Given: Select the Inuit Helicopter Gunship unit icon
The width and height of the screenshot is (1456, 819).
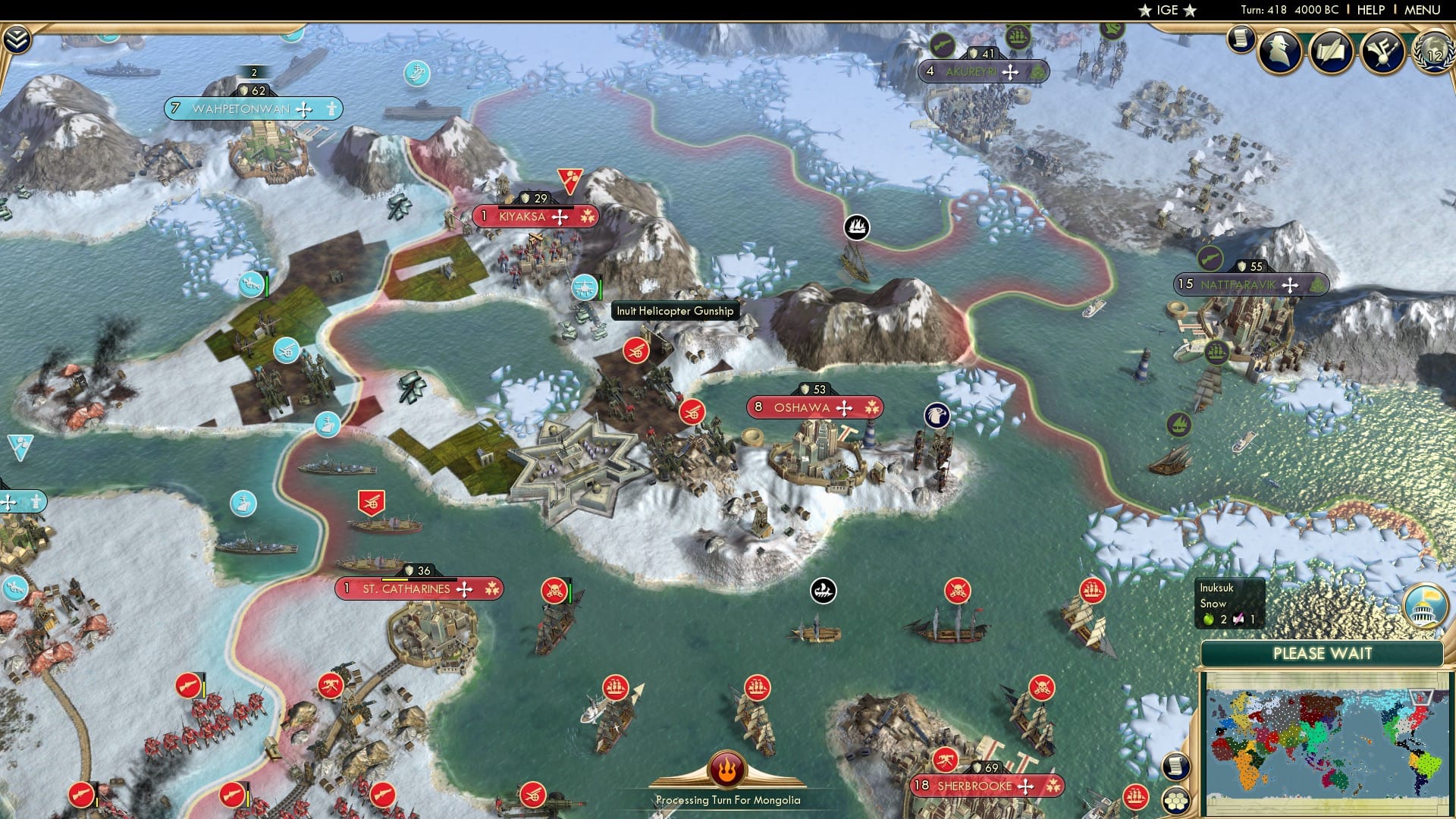Looking at the screenshot, I should point(584,287).
